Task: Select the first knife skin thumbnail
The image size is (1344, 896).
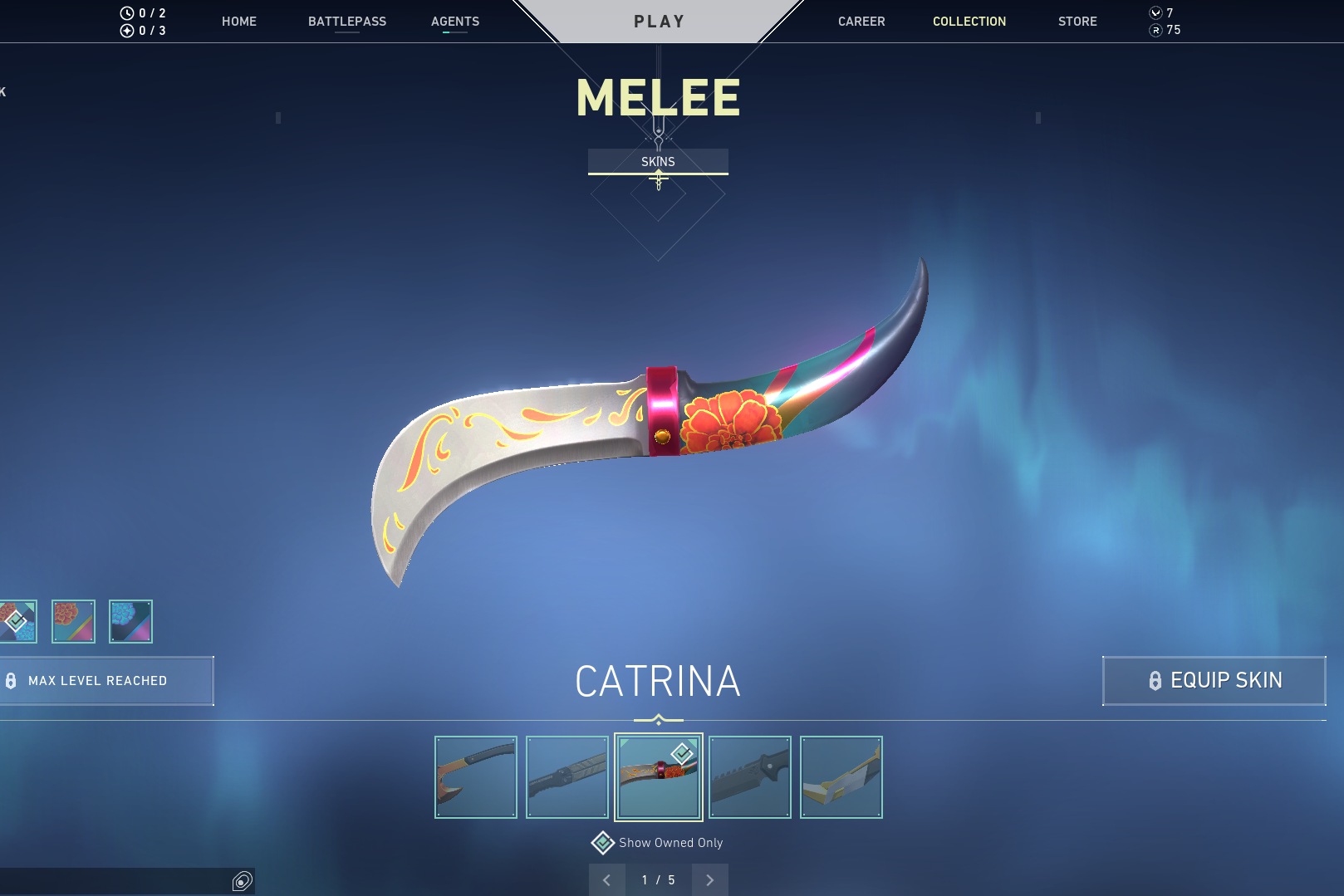Action: click(x=475, y=776)
